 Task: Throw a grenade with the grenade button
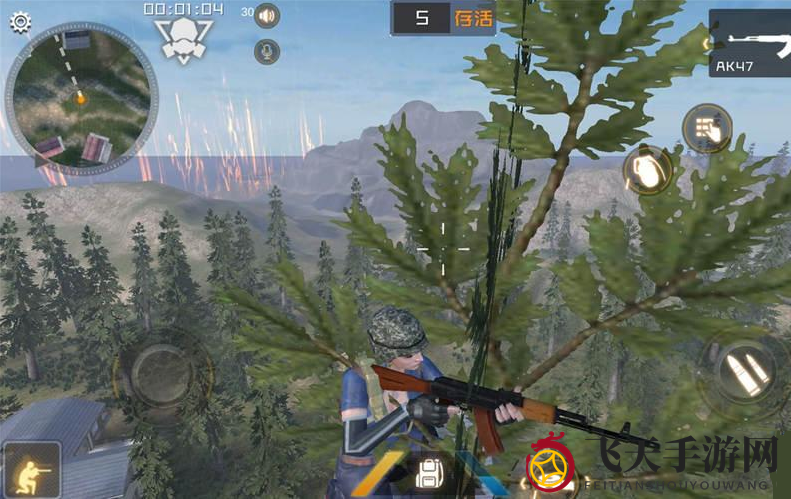pyautogui.click(x=647, y=171)
